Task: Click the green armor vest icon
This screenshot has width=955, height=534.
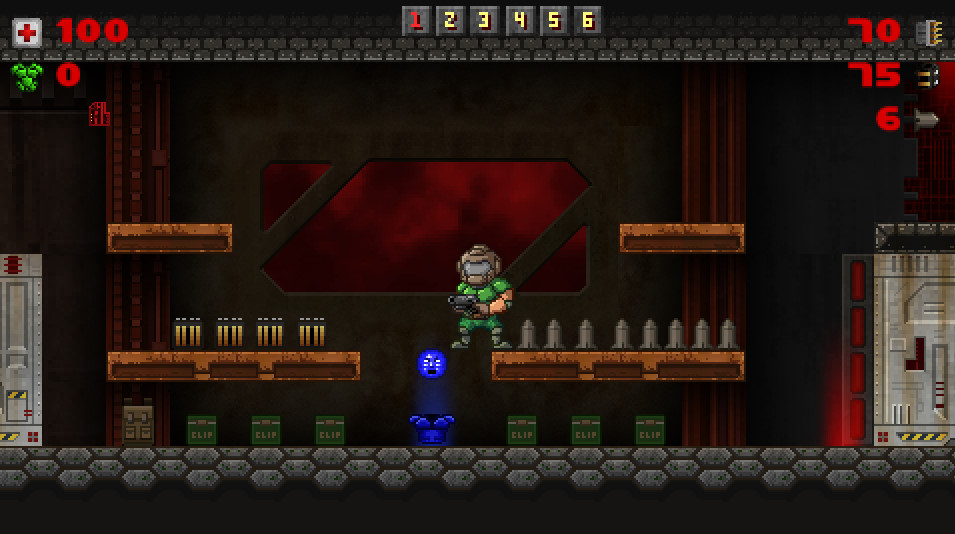Action: coord(27,76)
